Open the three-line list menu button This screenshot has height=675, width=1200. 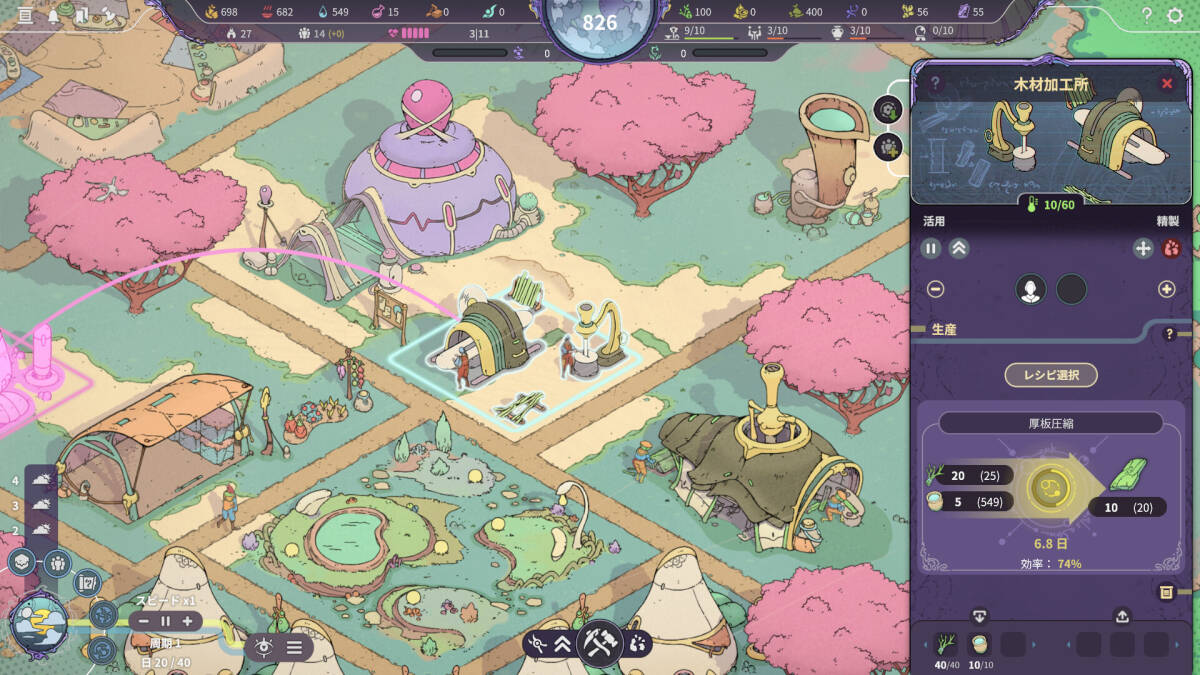point(295,647)
